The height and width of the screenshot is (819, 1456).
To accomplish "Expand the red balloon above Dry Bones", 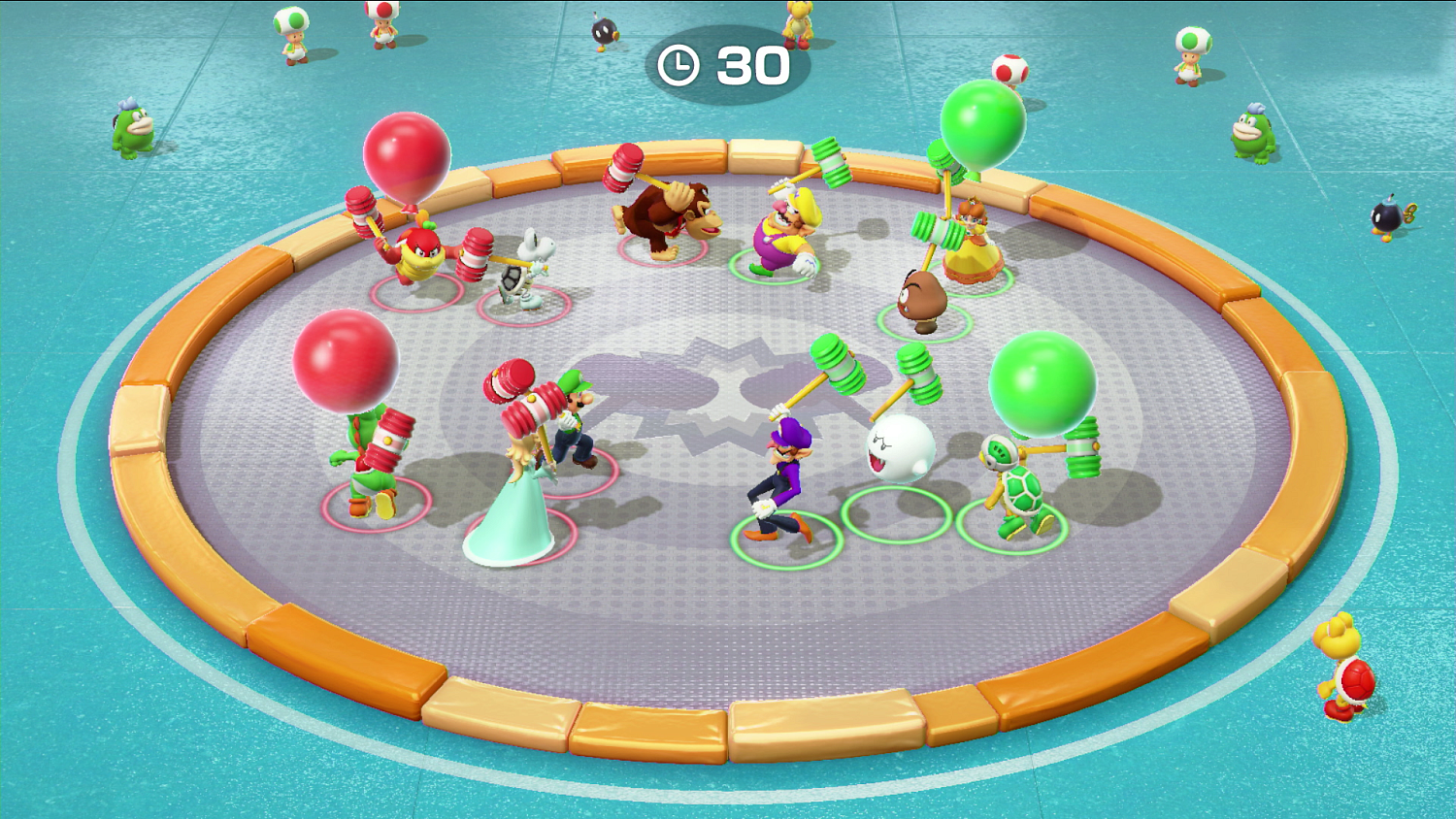I will [x=408, y=155].
